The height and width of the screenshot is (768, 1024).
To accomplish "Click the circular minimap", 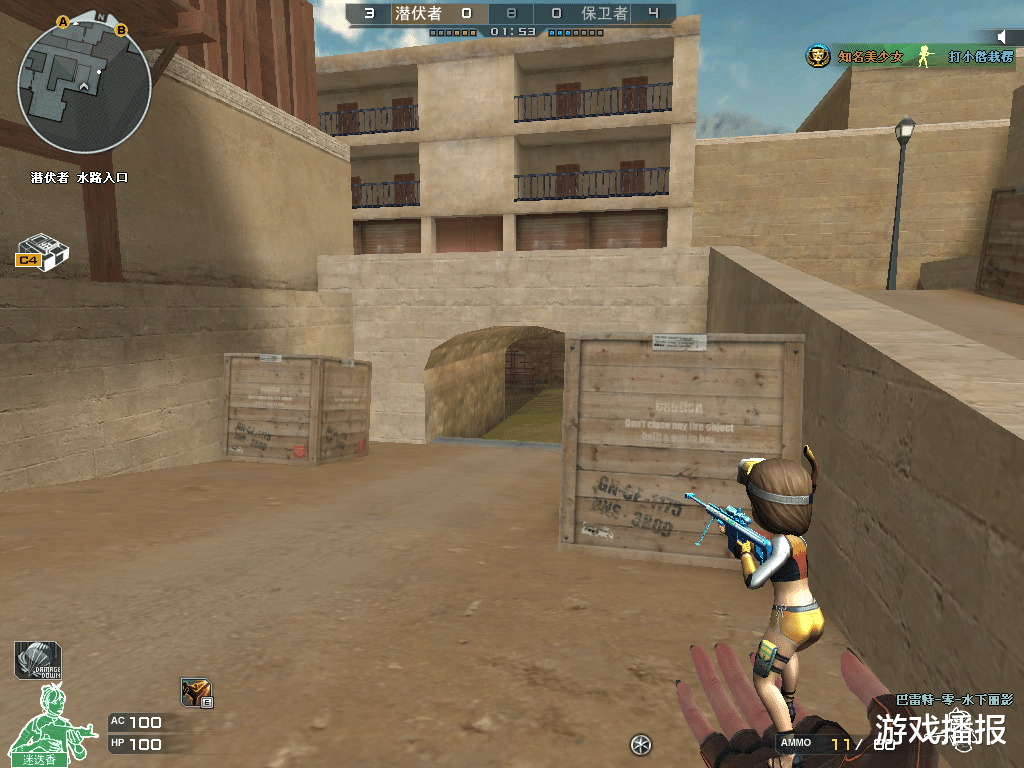I will point(84,86).
